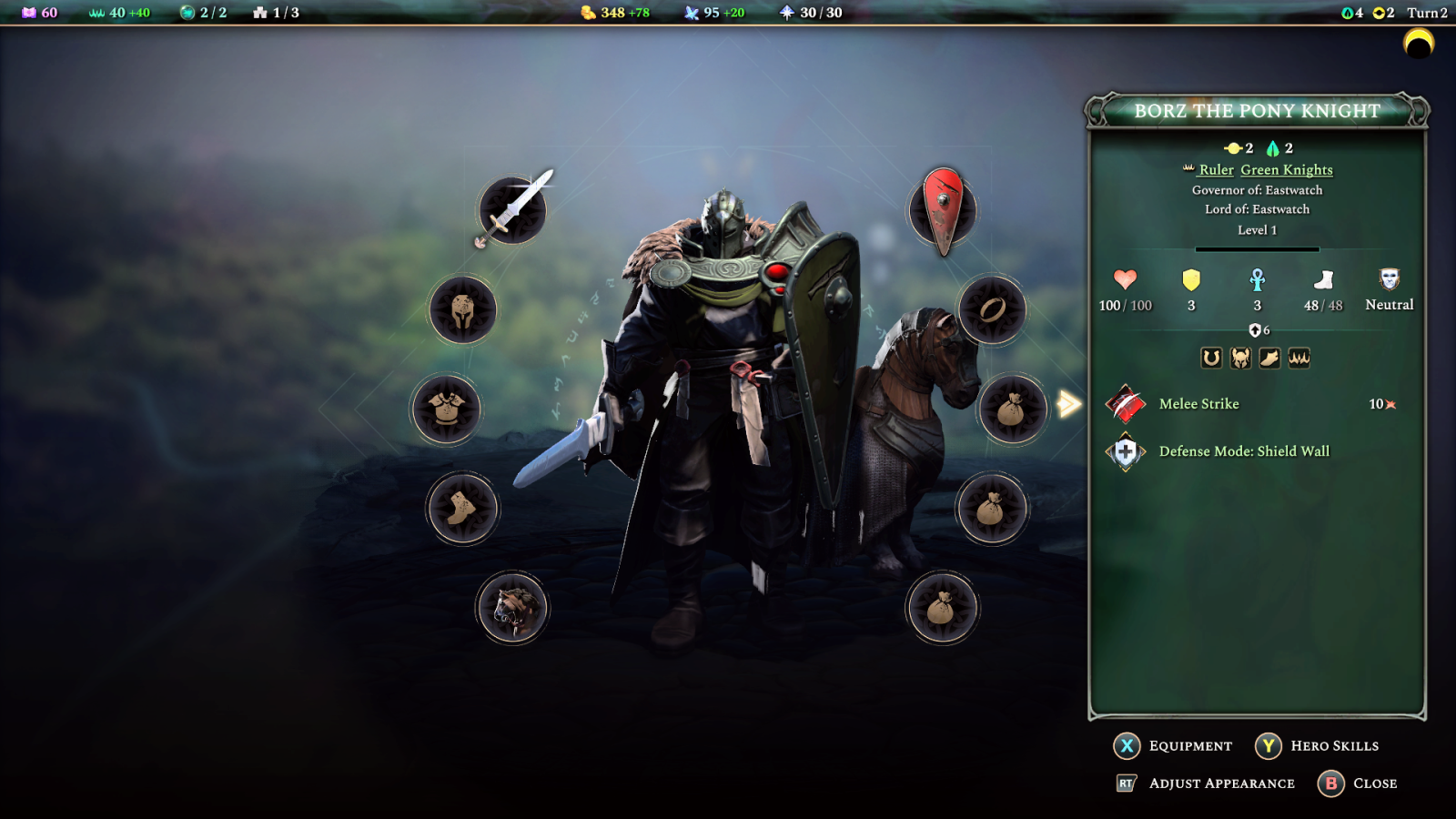Open the horse mount equipment slot
The height and width of the screenshot is (819, 1456).
click(512, 608)
